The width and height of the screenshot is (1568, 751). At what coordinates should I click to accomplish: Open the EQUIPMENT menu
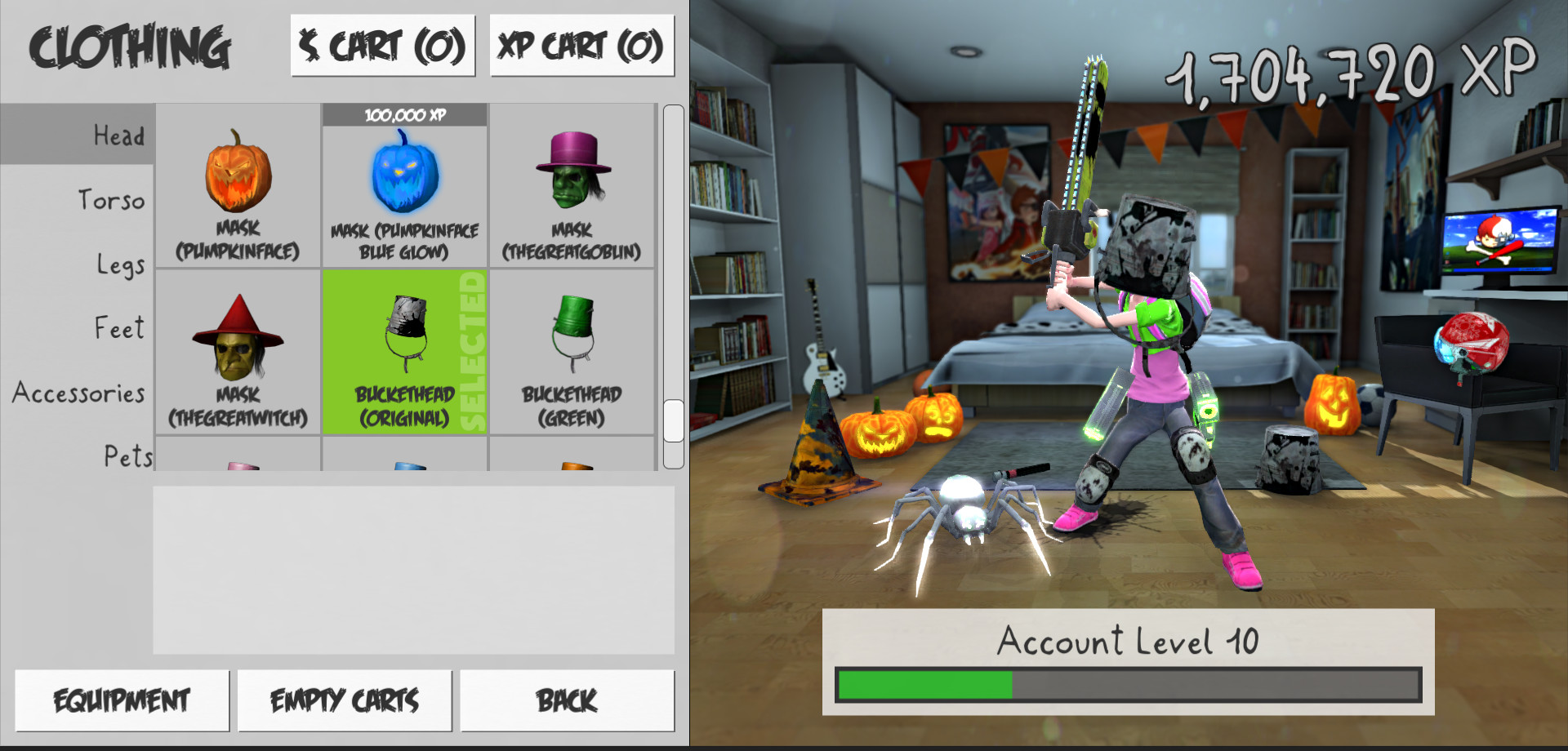point(122,699)
